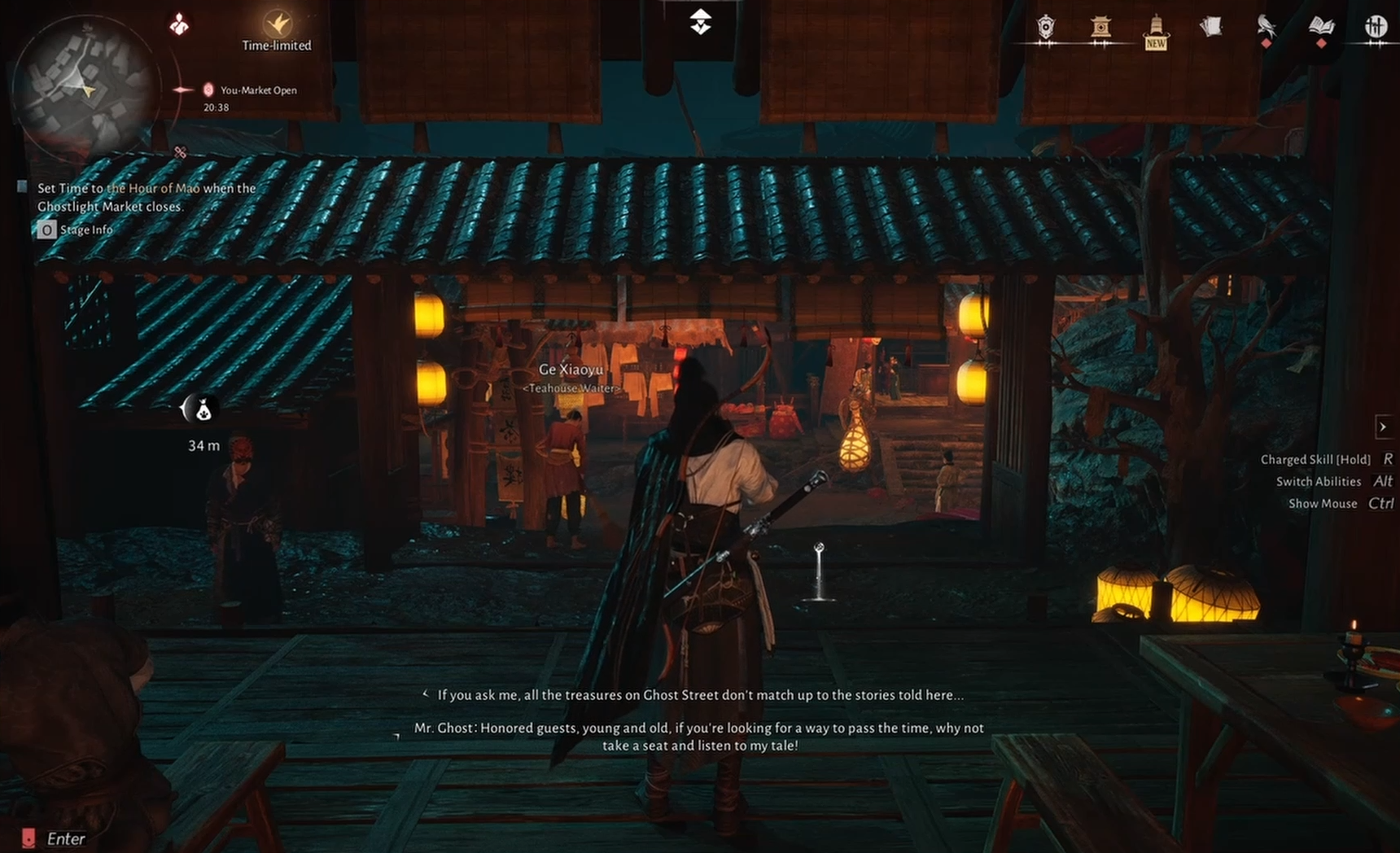Click the letters/documents icon in the top bar

tap(1212, 24)
